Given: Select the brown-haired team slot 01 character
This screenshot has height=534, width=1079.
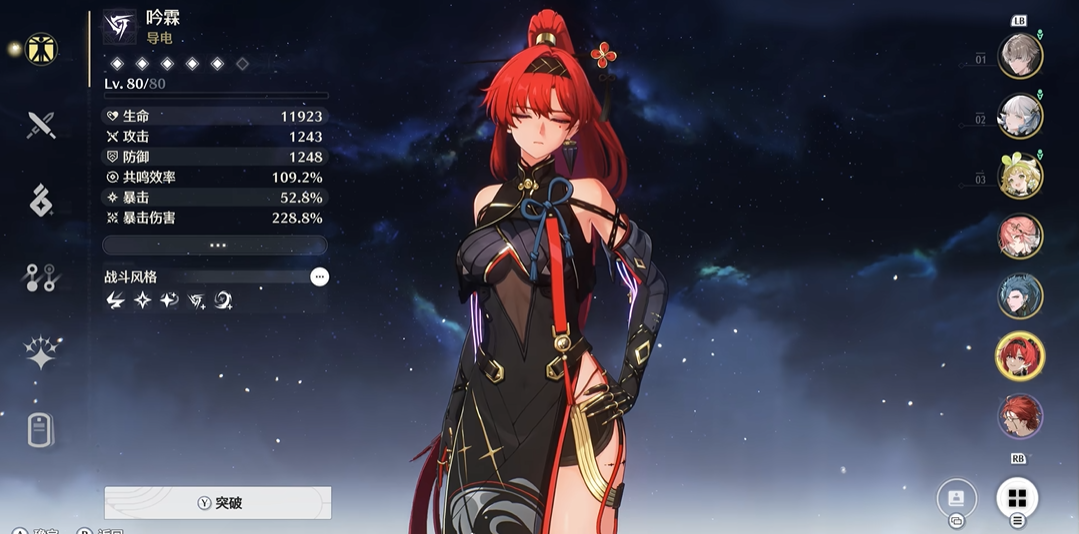Looking at the screenshot, I should pyautogui.click(x=1020, y=56).
